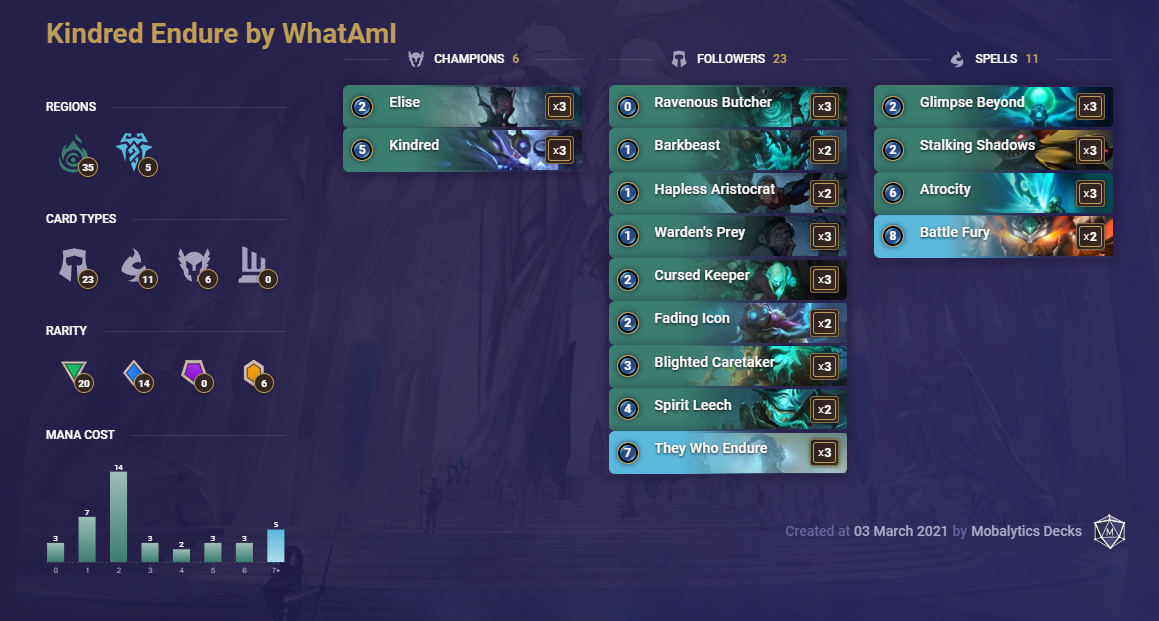Image resolution: width=1159 pixels, height=621 pixels.
Task: Select the 2-mana bar in mana chart
Action: pyautogui.click(x=118, y=516)
